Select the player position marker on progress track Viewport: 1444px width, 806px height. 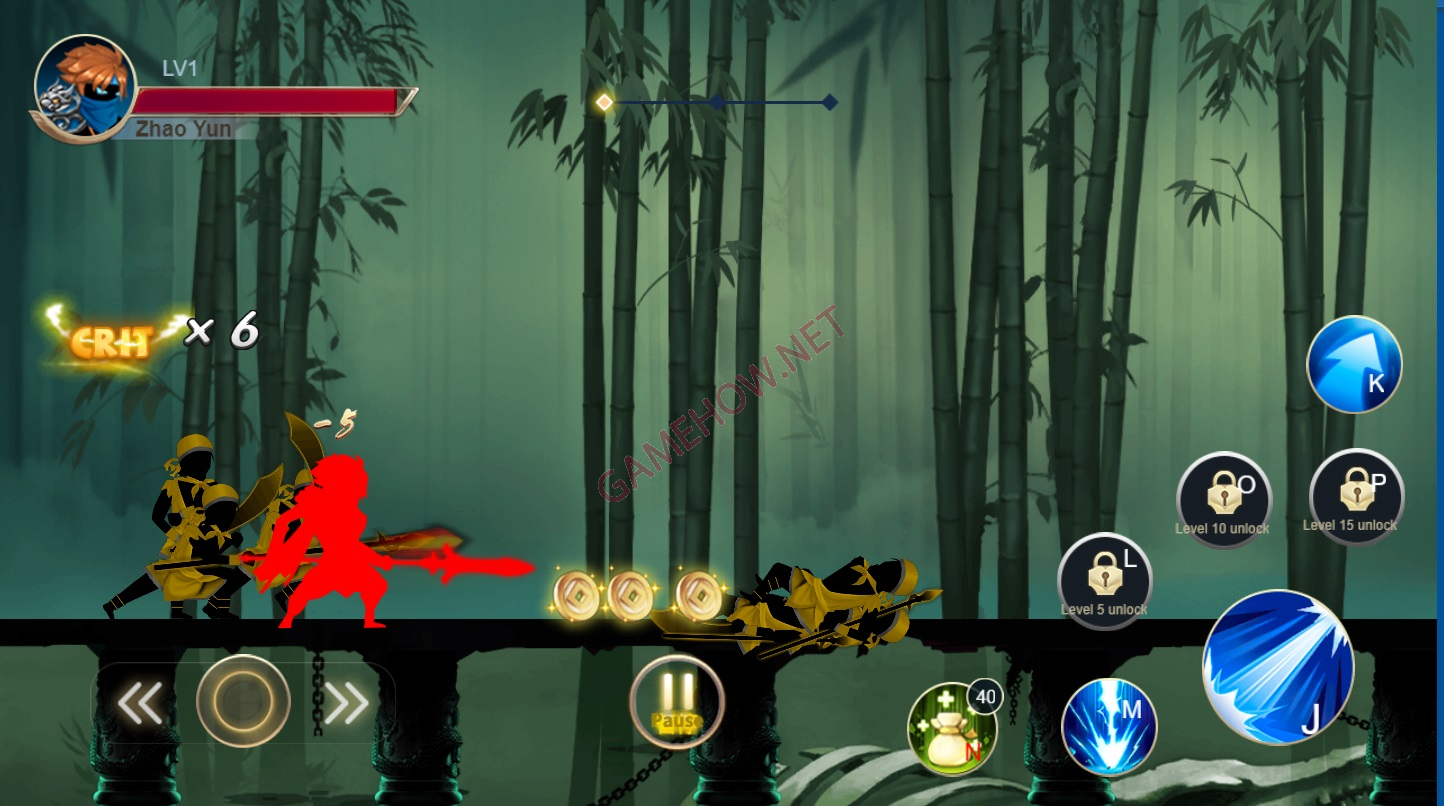click(604, 100)
